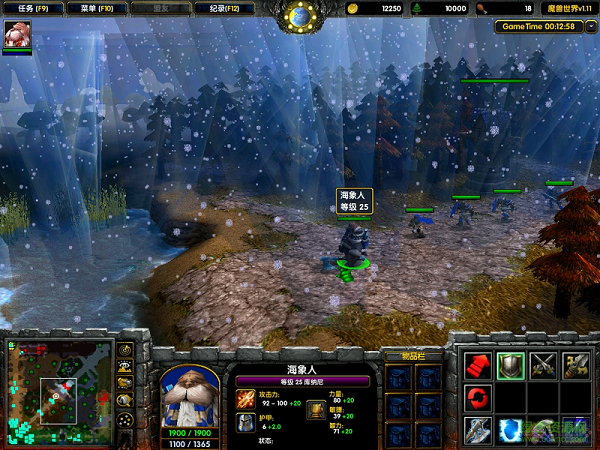Click the game clock orb at top center

coord(299,15)
